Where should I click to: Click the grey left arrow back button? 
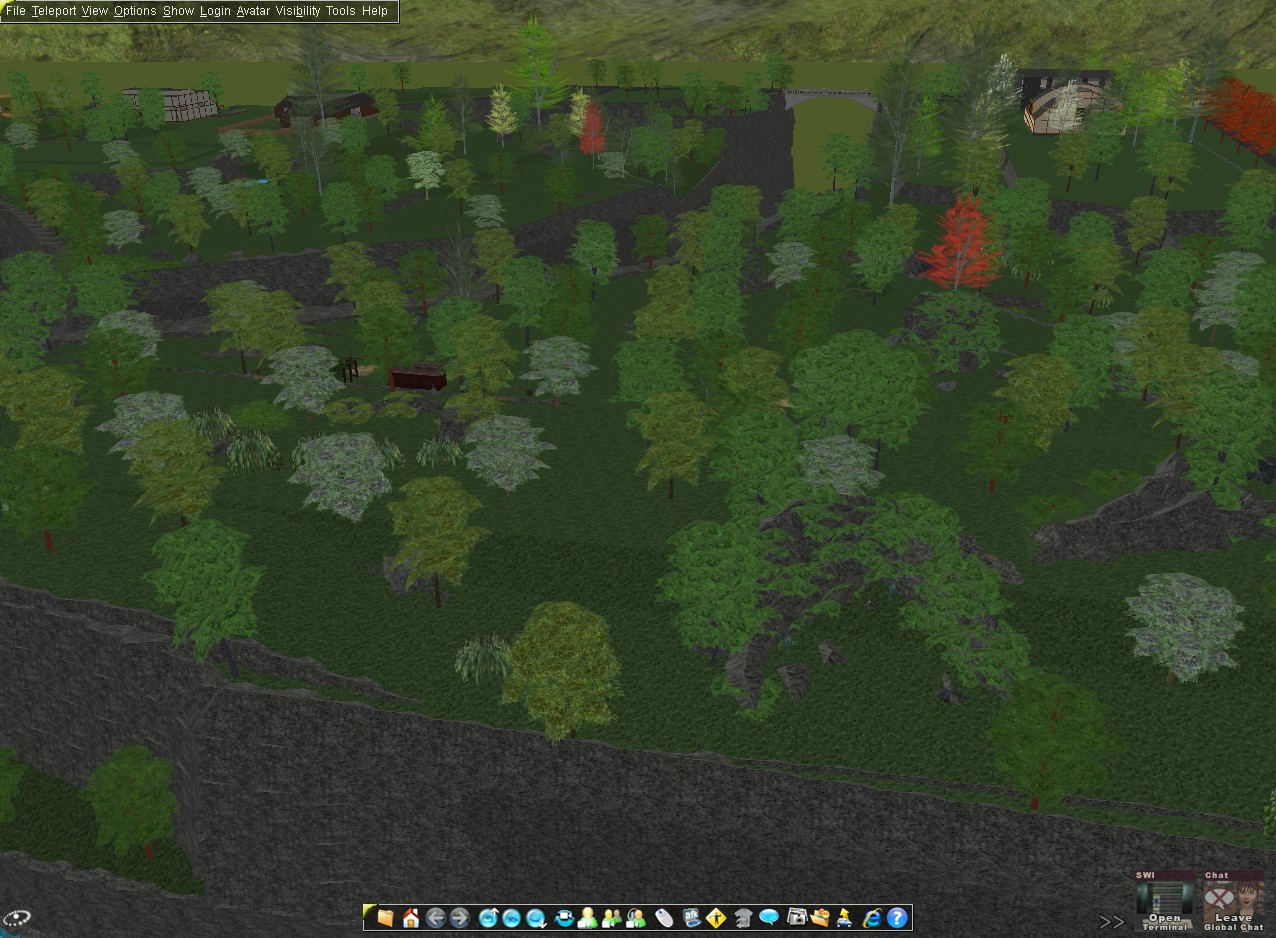point(435,917)
